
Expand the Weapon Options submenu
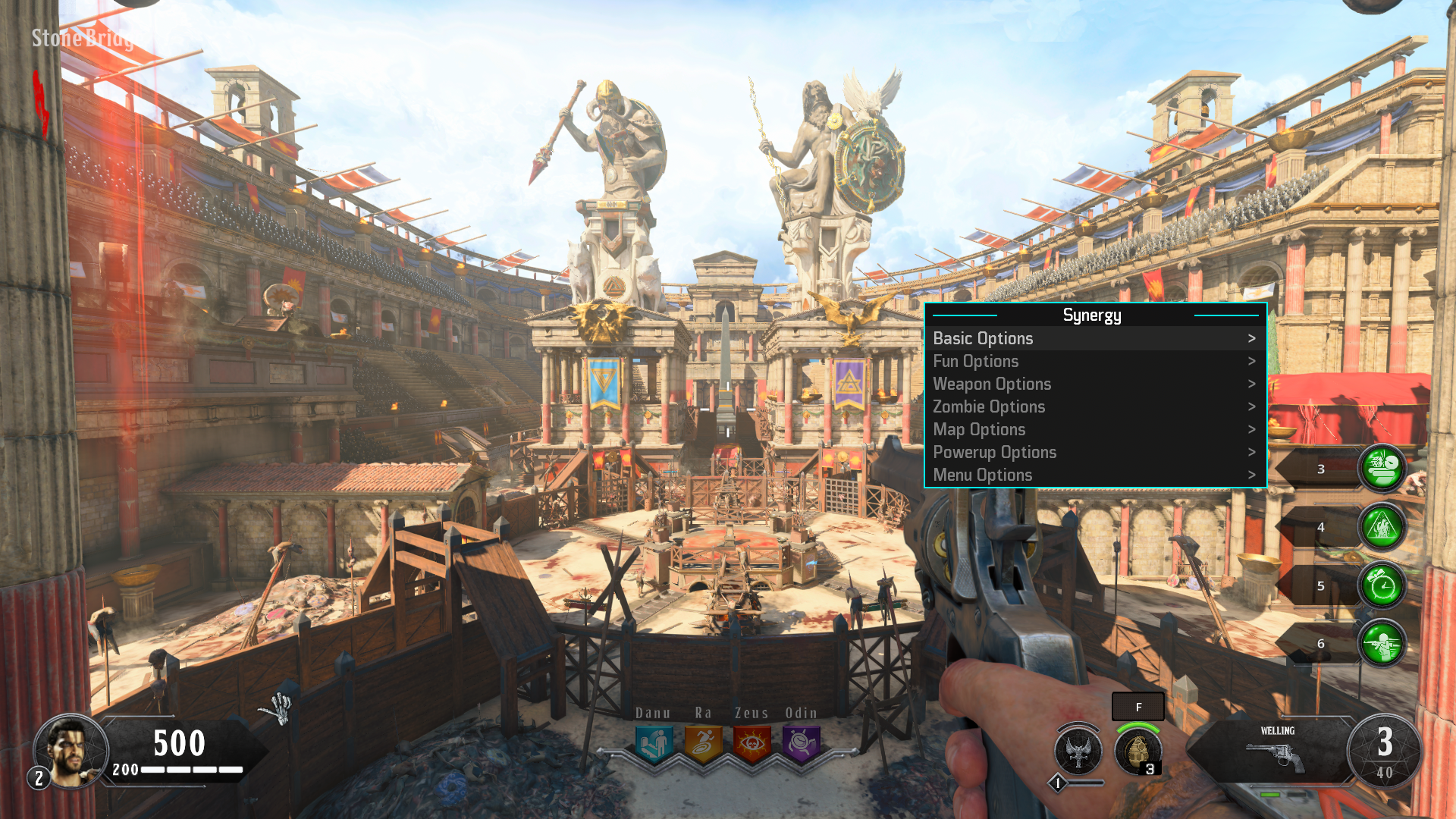tap(993, 384)
